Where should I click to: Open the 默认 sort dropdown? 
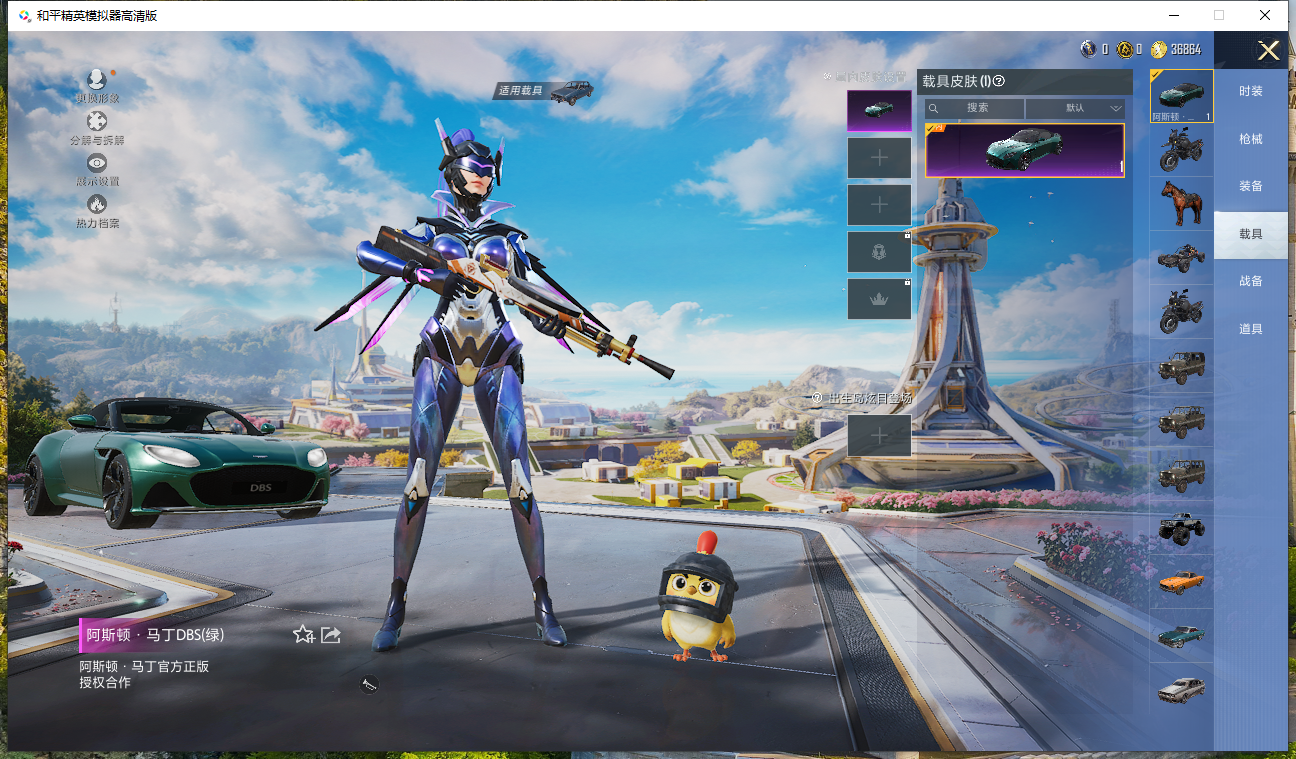(x=1075, y=108)
